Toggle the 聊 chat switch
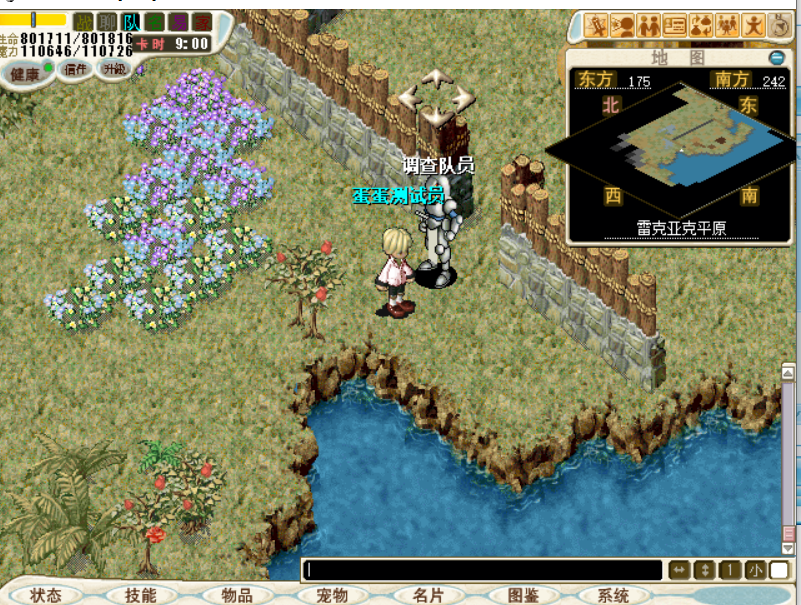 pos(107,22)
